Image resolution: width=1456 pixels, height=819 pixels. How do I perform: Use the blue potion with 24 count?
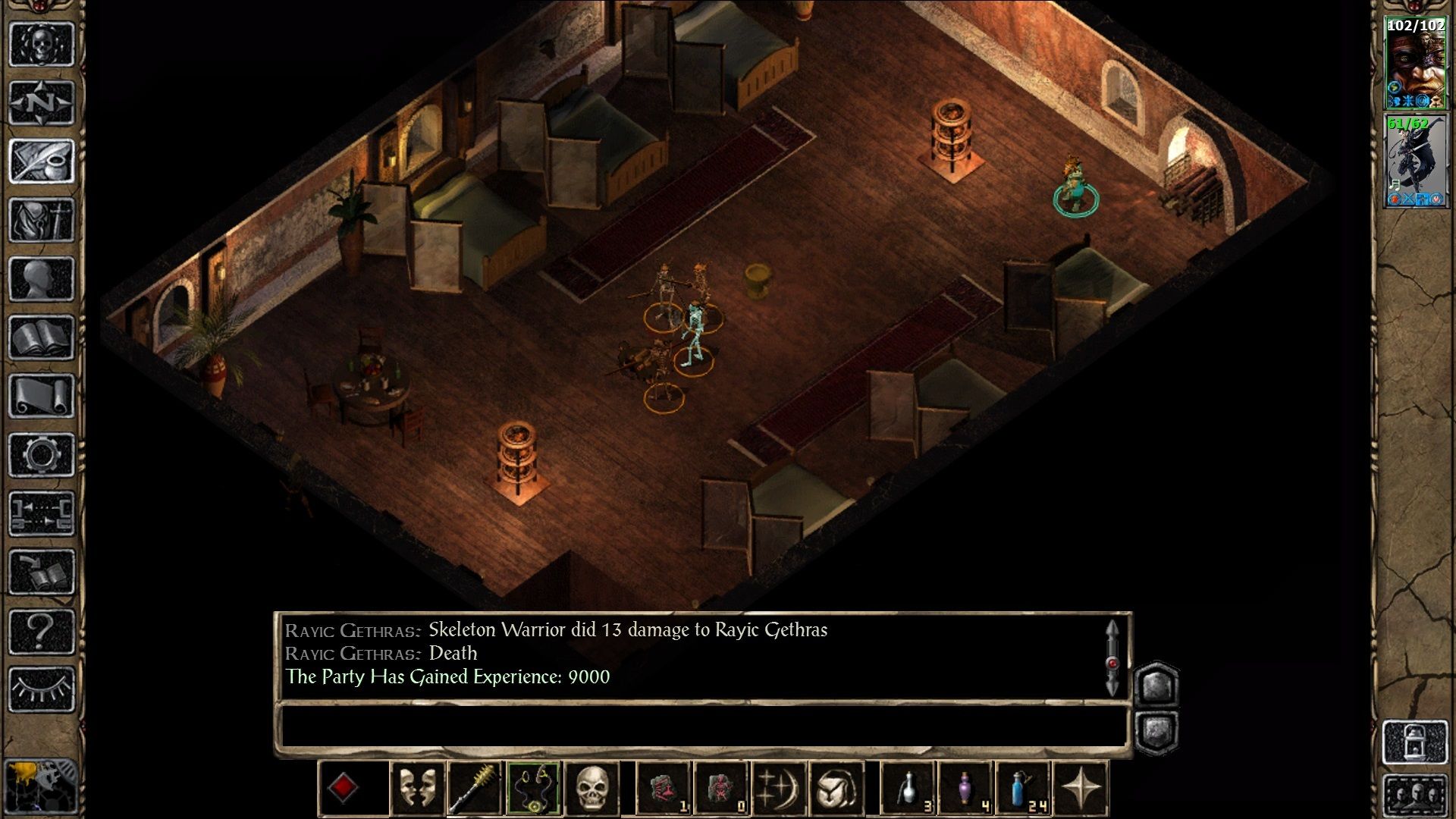tap(1023, 789)
